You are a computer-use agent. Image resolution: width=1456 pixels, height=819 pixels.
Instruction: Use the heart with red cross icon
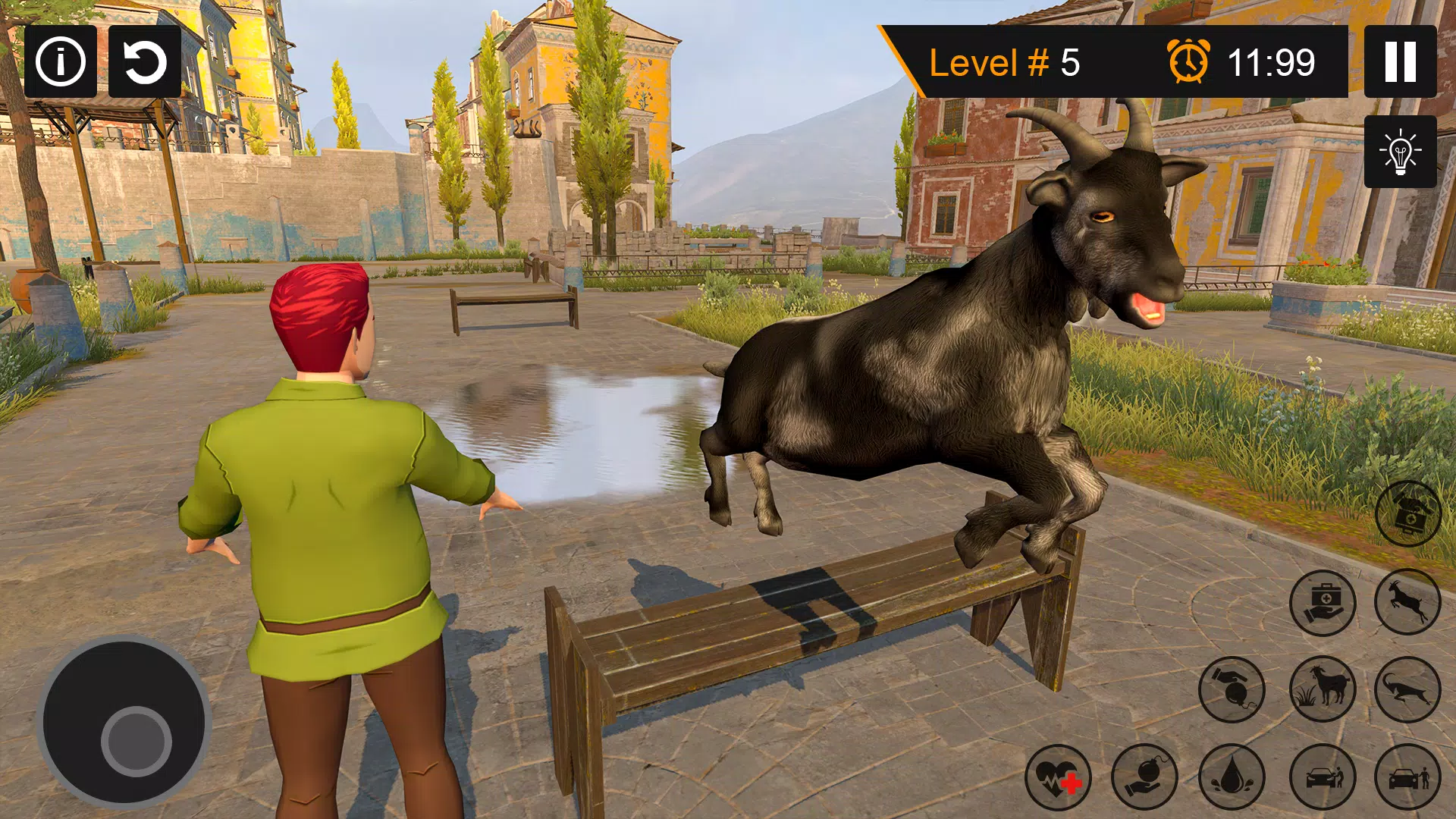pyautogui.click(x=1058, y=777)
